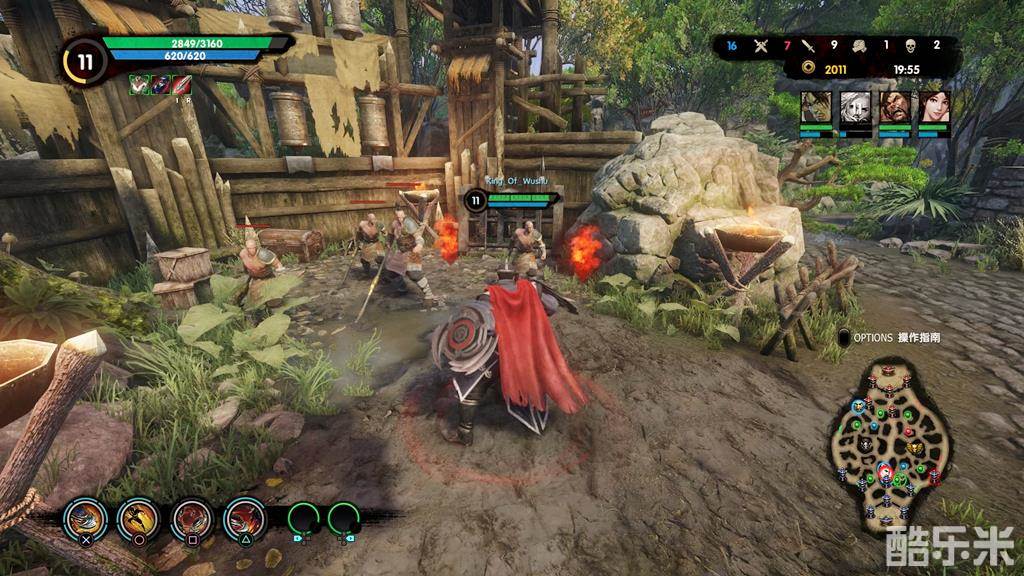Check the blue and red buff icon
Image resolution: width=1024 pixels, height=576 pixels.
[160, 86]
